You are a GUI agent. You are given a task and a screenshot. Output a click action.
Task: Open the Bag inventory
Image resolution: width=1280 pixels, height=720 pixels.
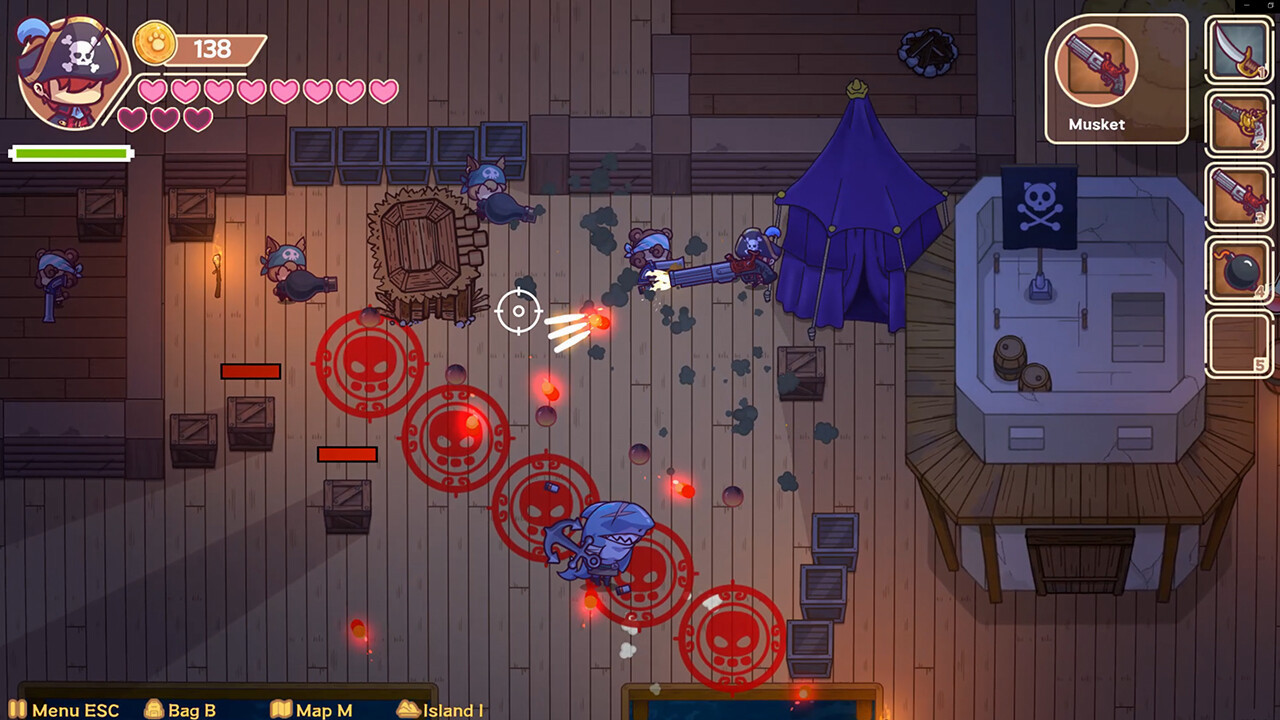click(180, 710)
